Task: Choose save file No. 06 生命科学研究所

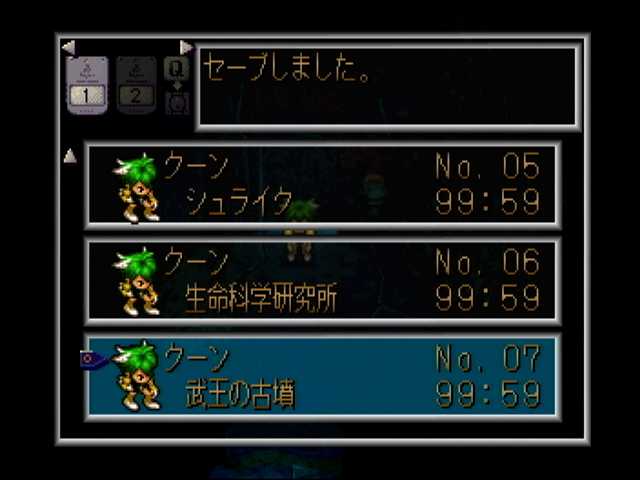Action: (x=322, y=280)
